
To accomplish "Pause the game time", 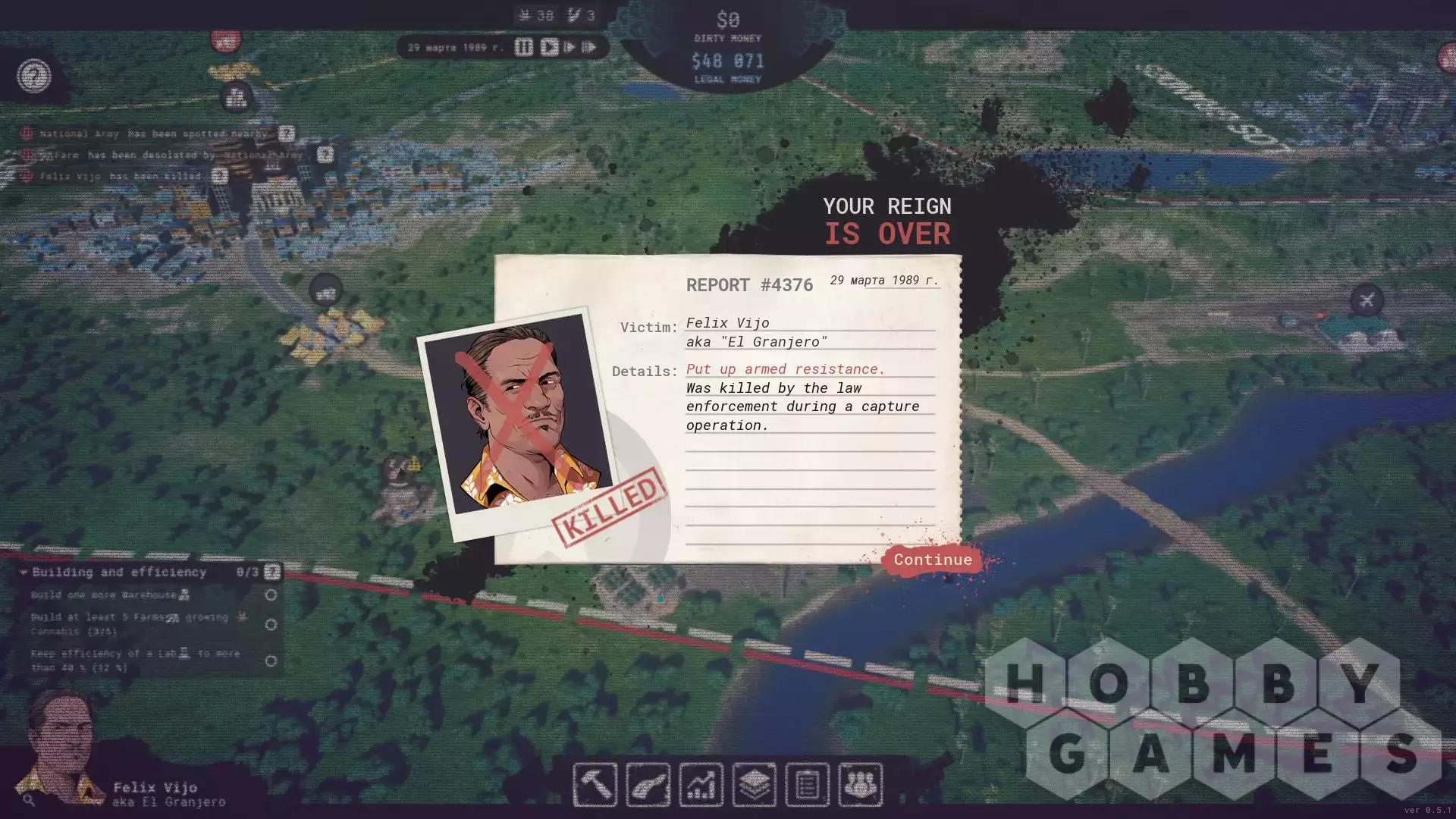I will [523, 47].
